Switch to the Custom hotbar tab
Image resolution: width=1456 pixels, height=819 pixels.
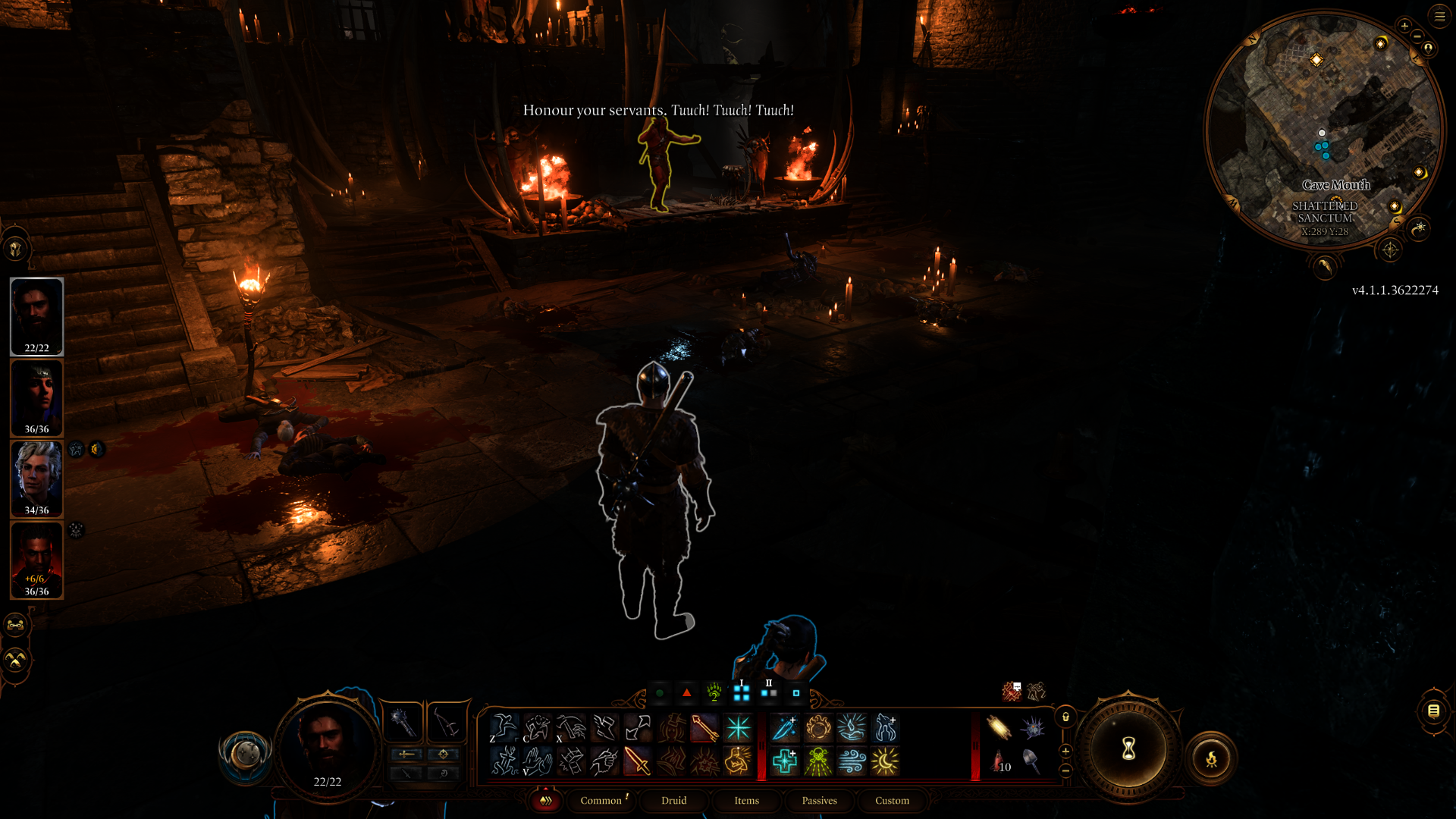pos(892,801)
